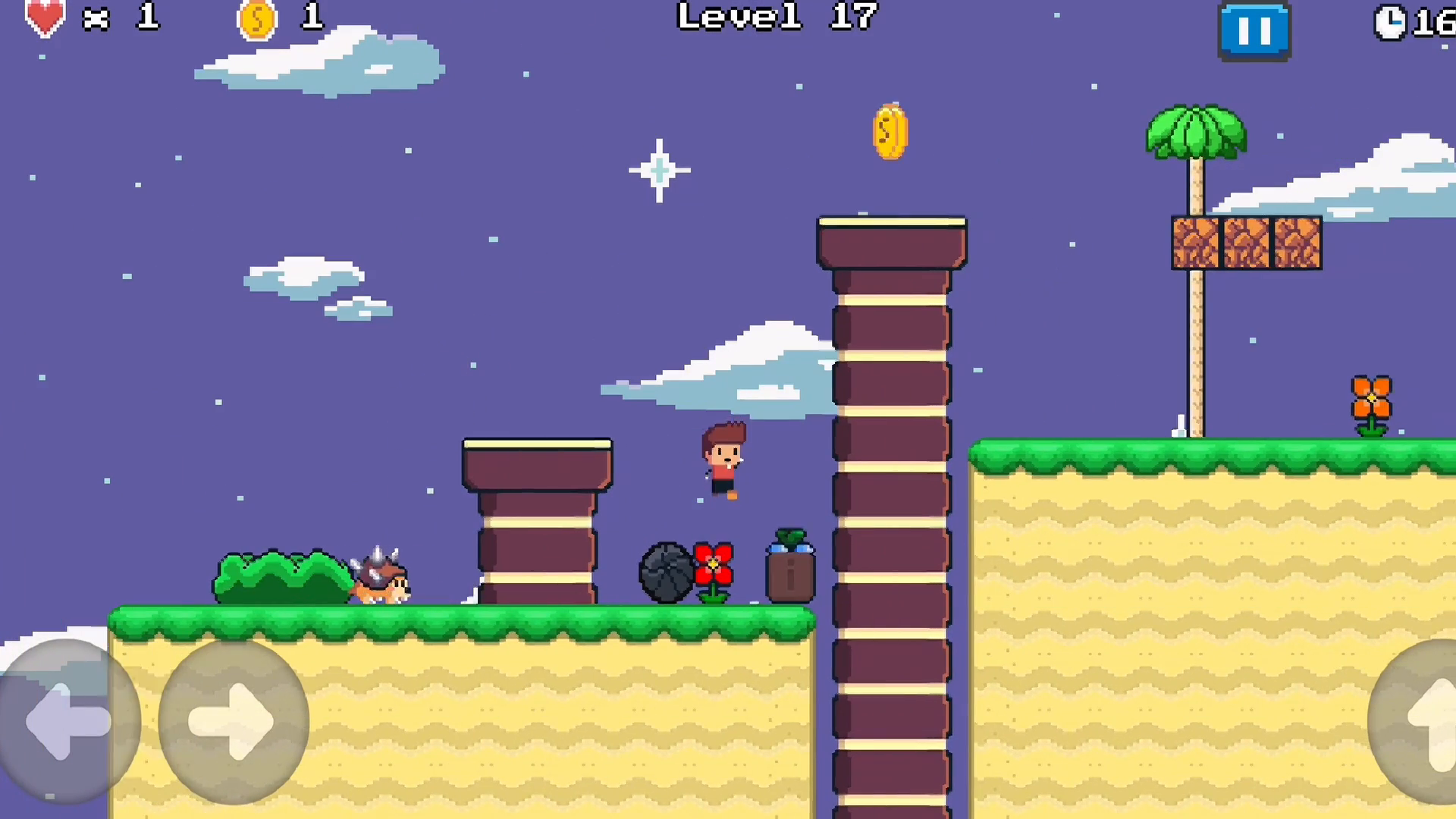The width and height of the screenshot is (1456, 819).
Task: Collect the floating coin in the sky
Action: point(888,130)
